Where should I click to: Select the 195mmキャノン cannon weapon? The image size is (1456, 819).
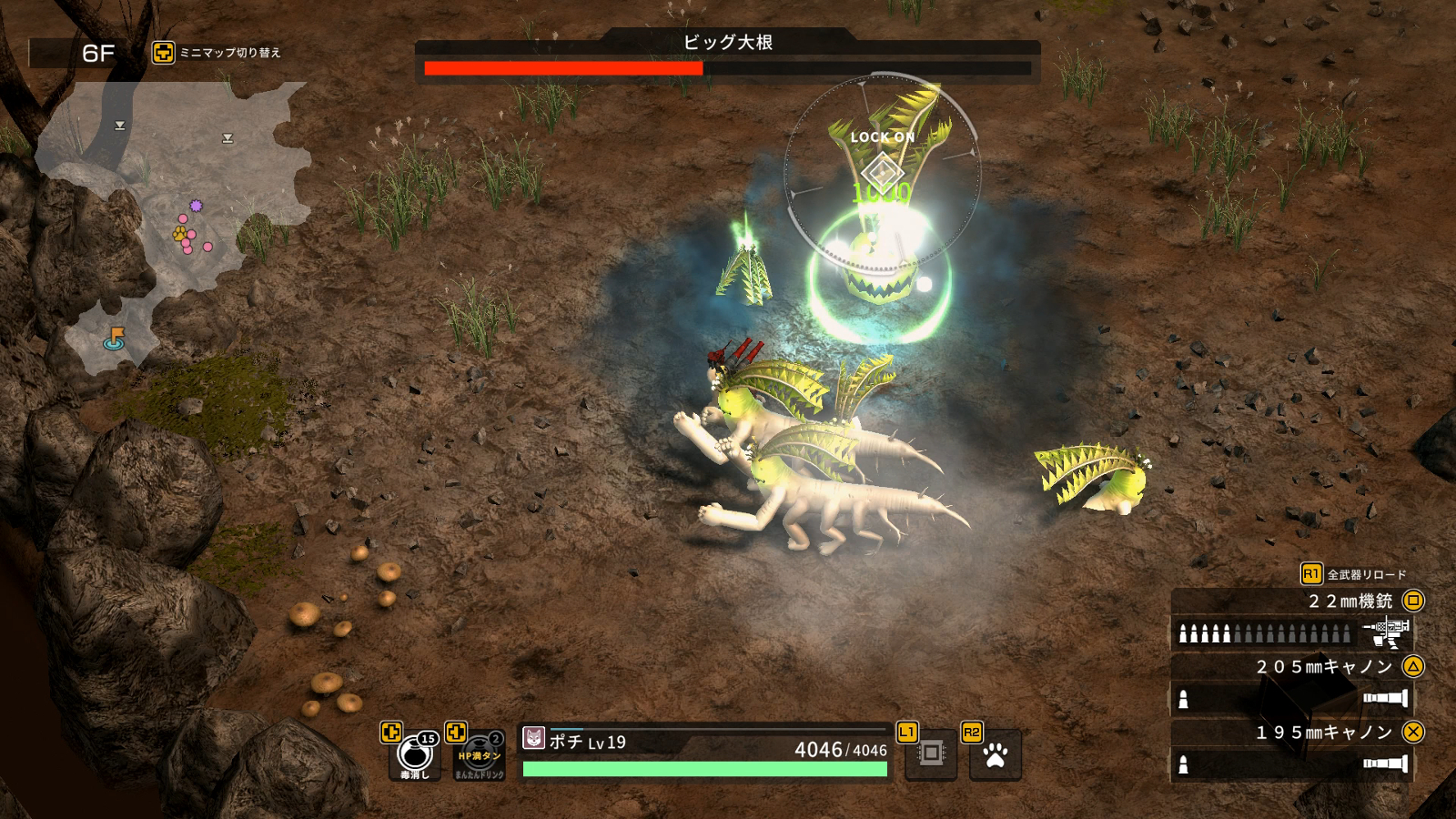tap(1292, 749)
